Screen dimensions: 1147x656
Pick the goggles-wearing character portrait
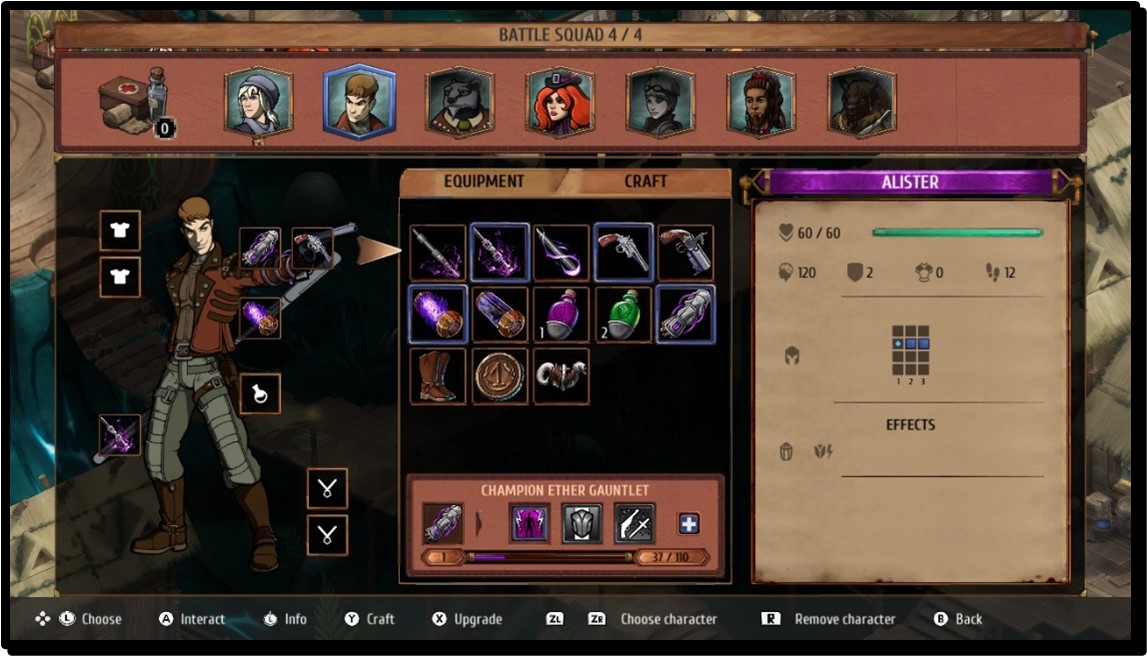[660, 102]
